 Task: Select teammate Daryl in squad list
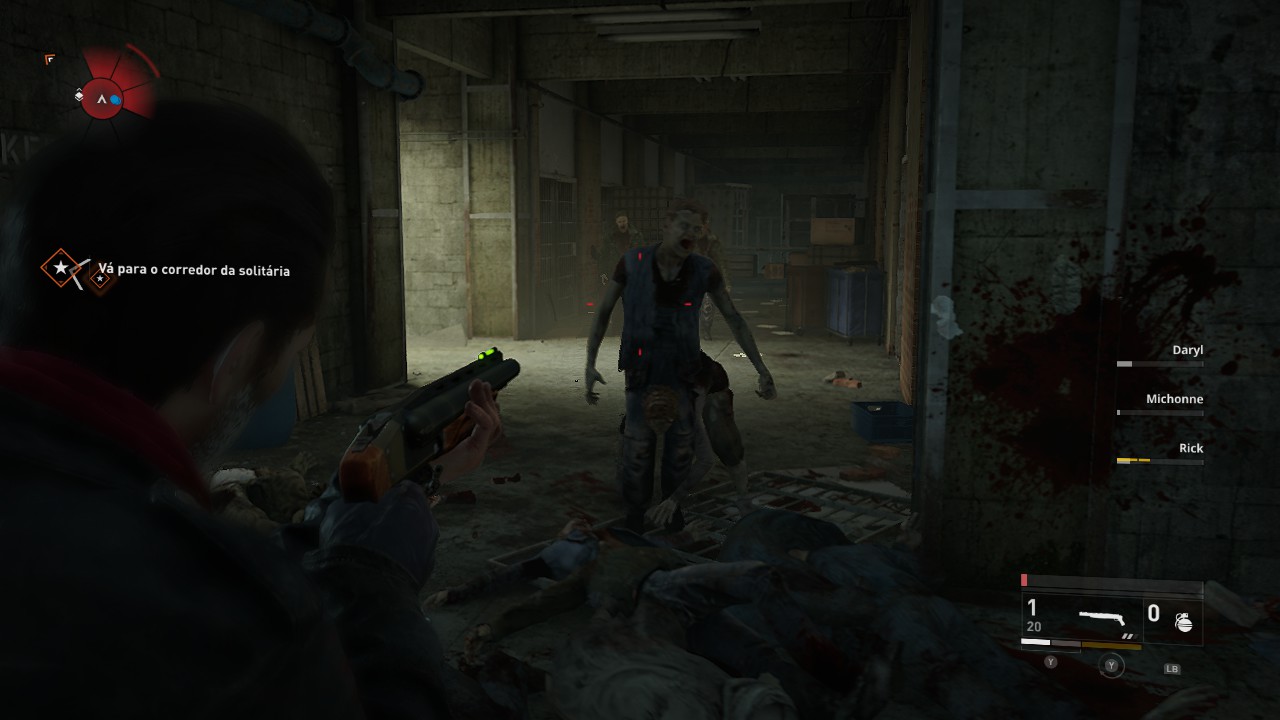1187,351
